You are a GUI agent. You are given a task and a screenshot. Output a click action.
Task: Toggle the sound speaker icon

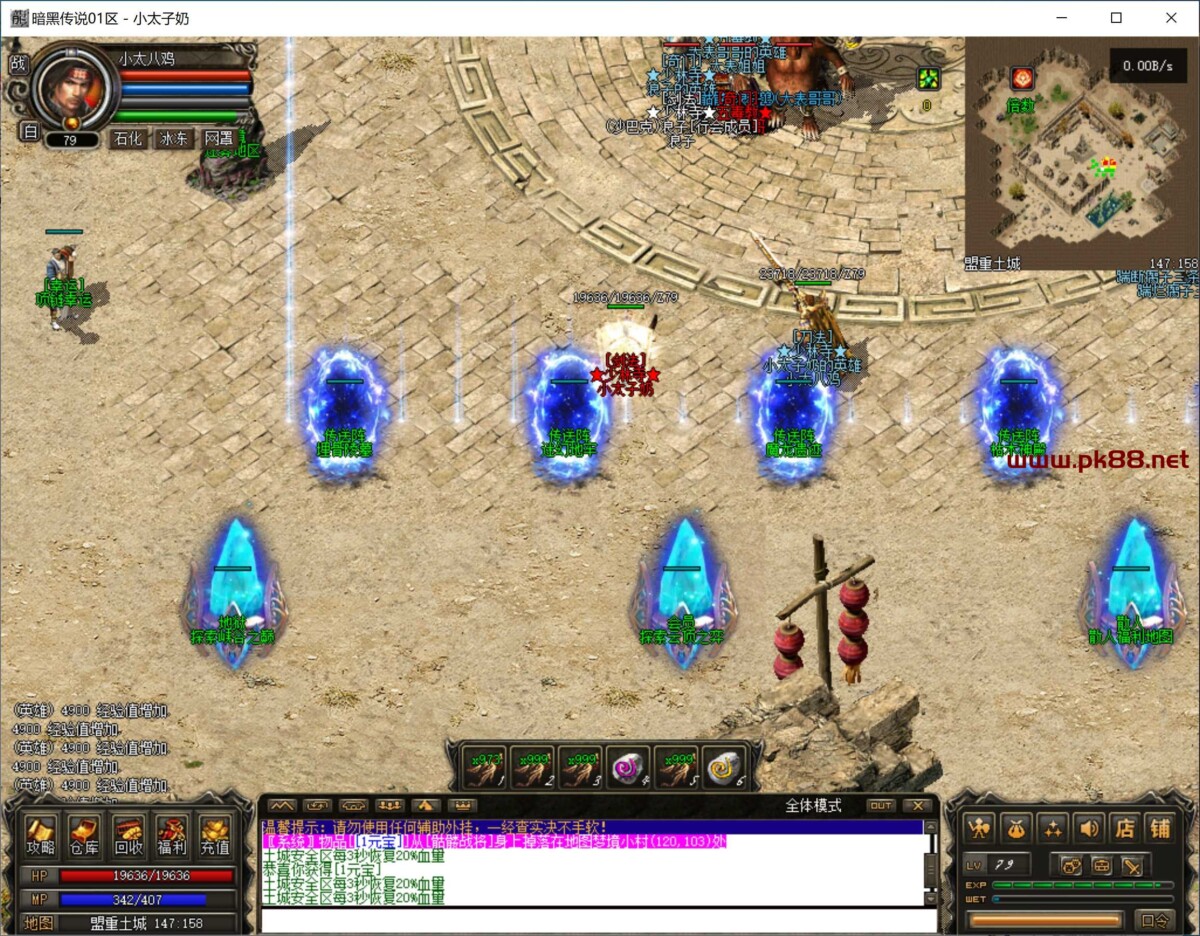pyautogui.click(x=1089, y=828)
